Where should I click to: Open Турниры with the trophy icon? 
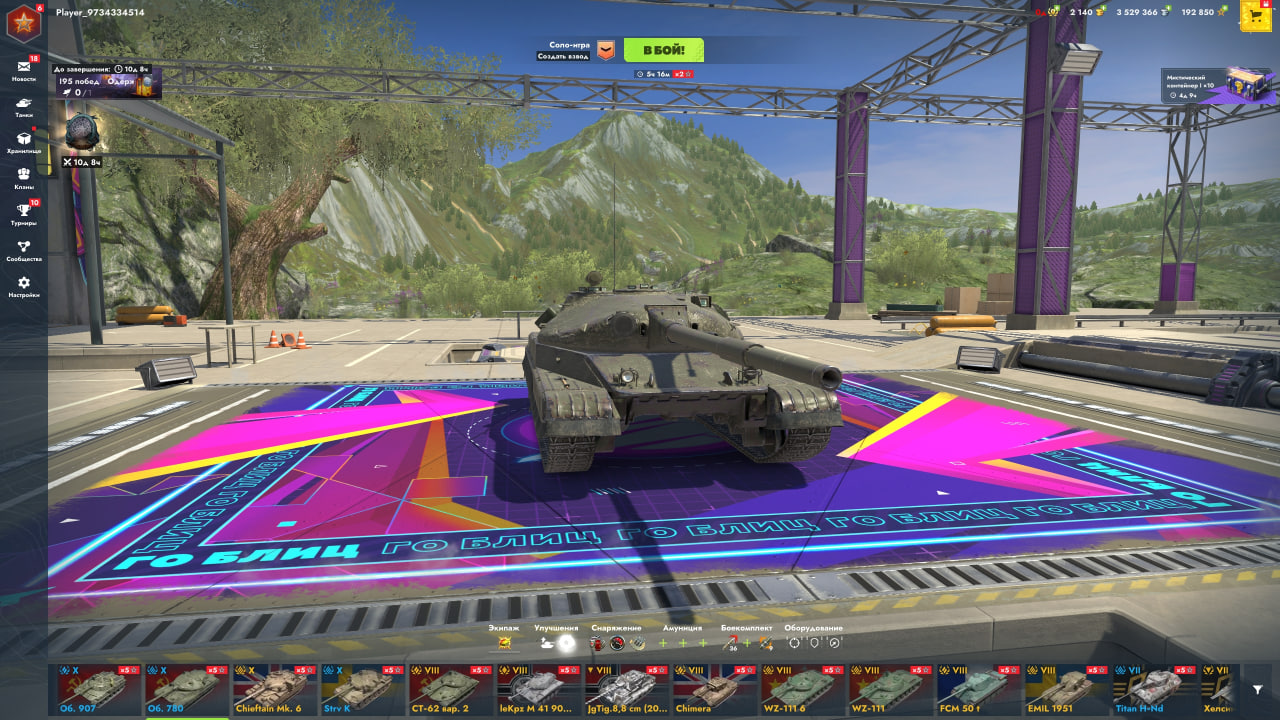point(23,207)
